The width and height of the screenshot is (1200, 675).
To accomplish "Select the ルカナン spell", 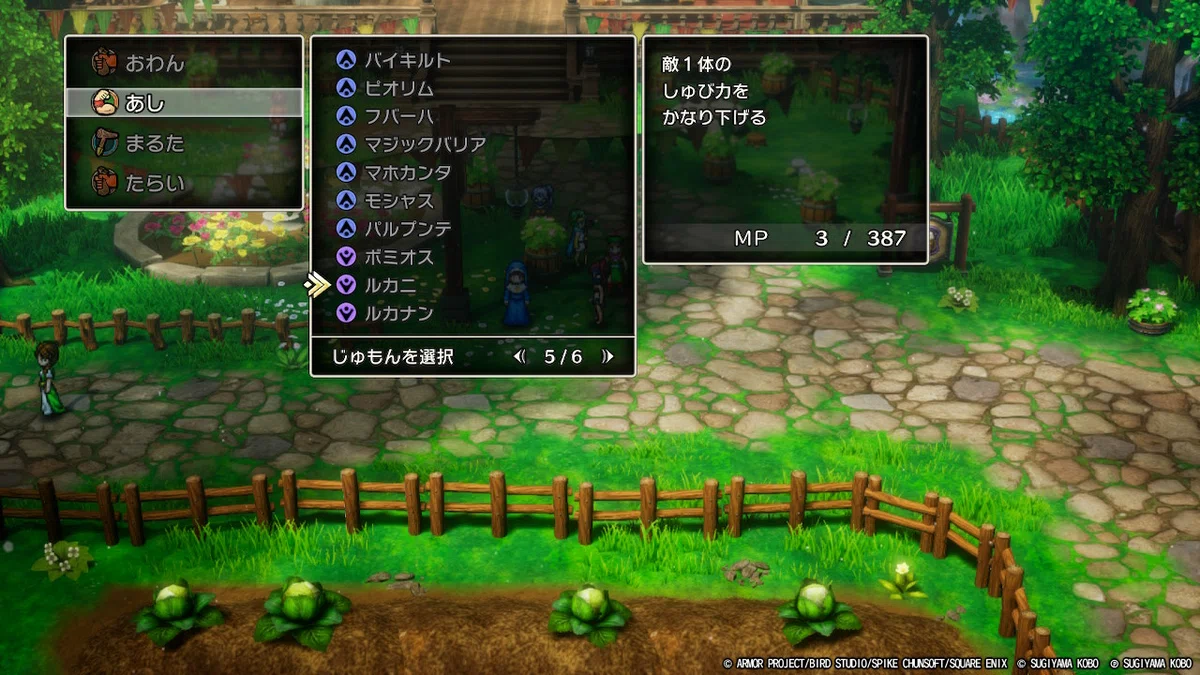I will tap(399, 313).
